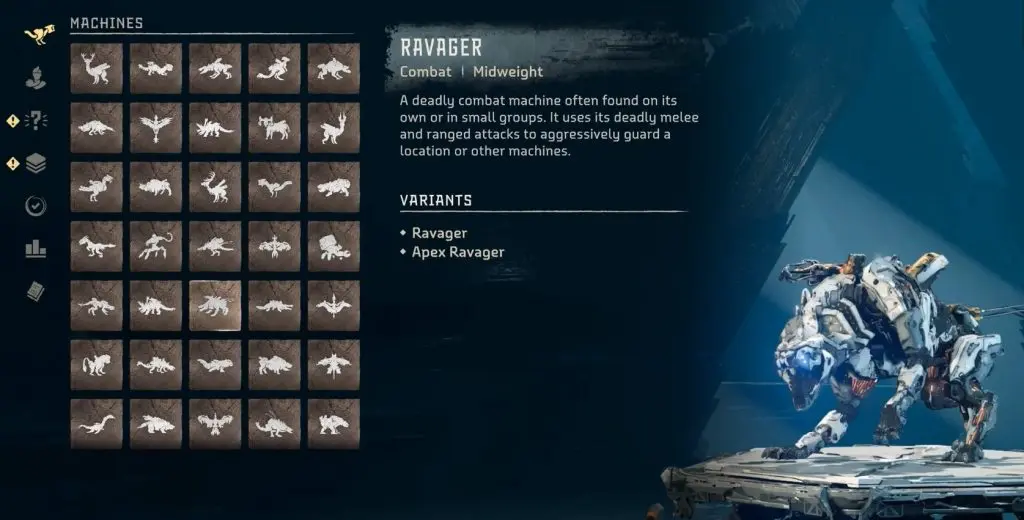
Task: Open the notebook page tab
Action: coord(36,291)
